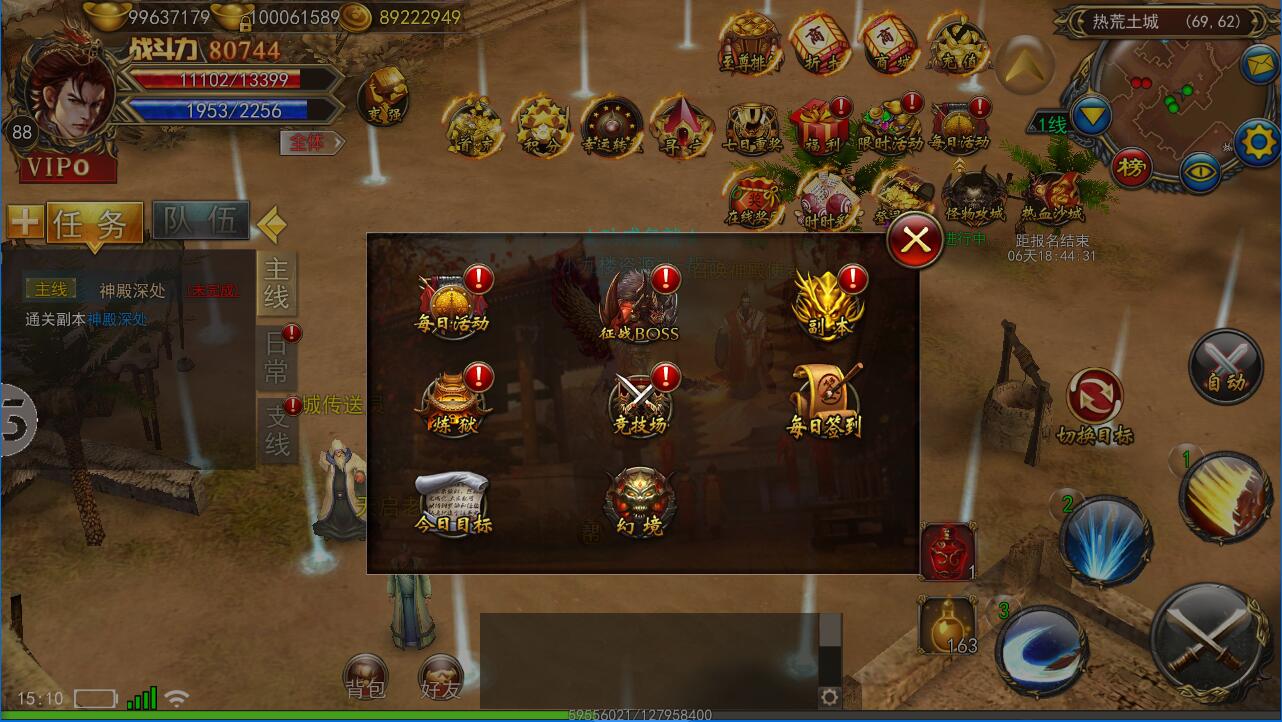The height and width of the screenshot is (722, 1282).
Task: Select the 日常 daily quest tab
Action: (x=277, y=358)
